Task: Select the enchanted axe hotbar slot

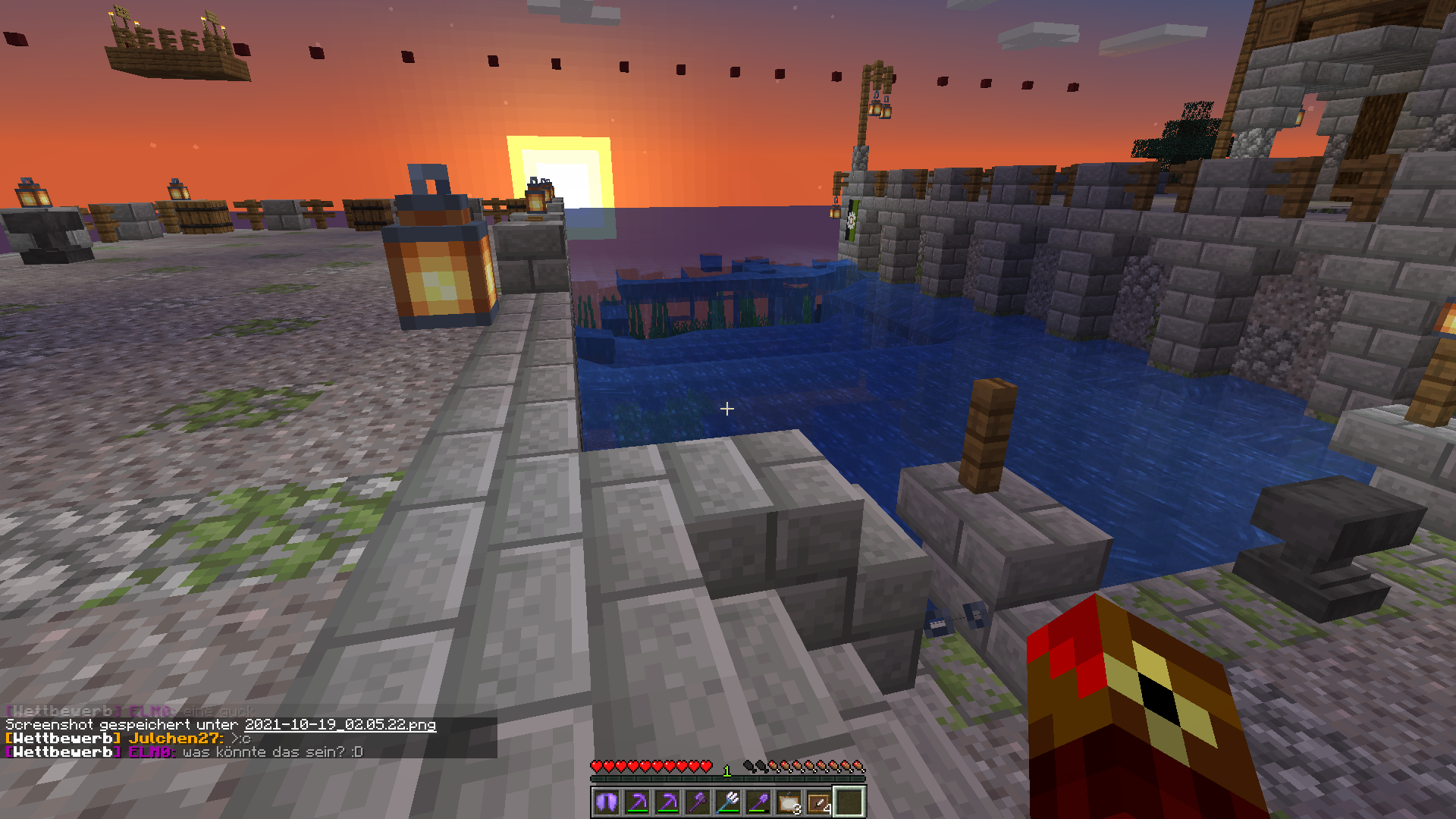Action: click(x=698, y=802)
